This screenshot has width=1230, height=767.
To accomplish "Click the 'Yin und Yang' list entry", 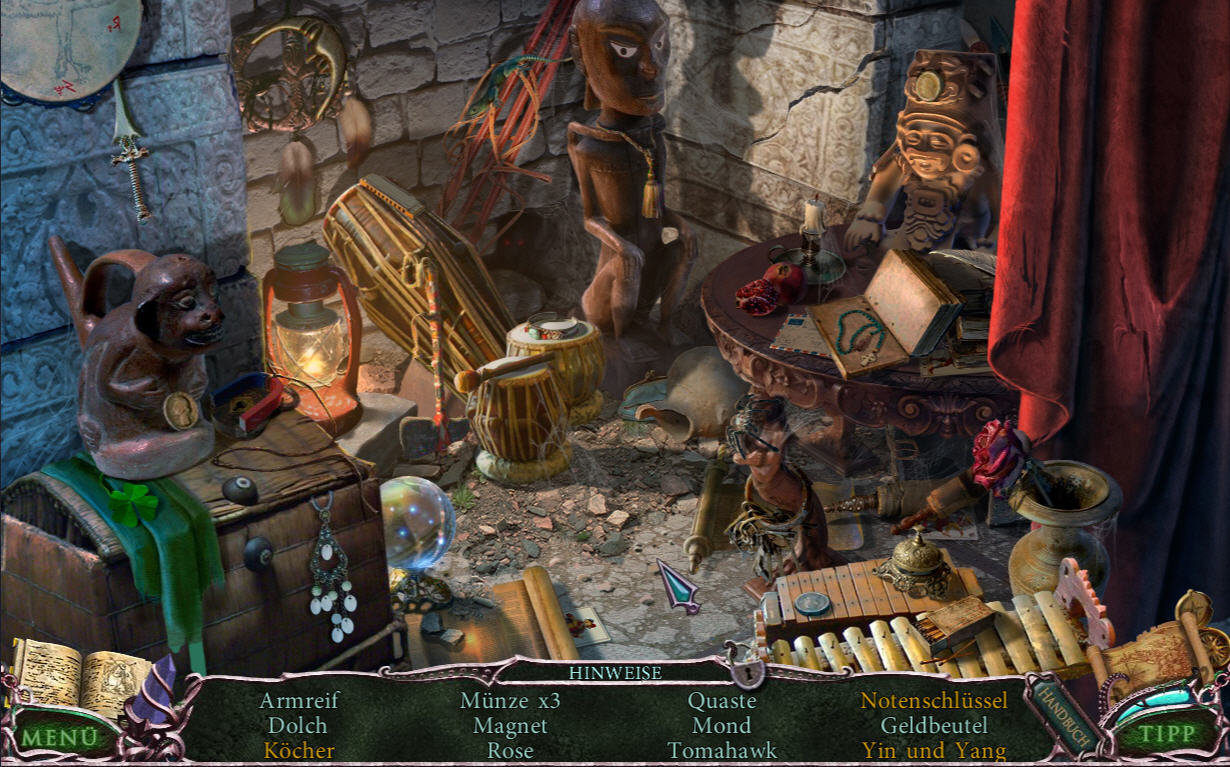I will [x=934, y=750].
